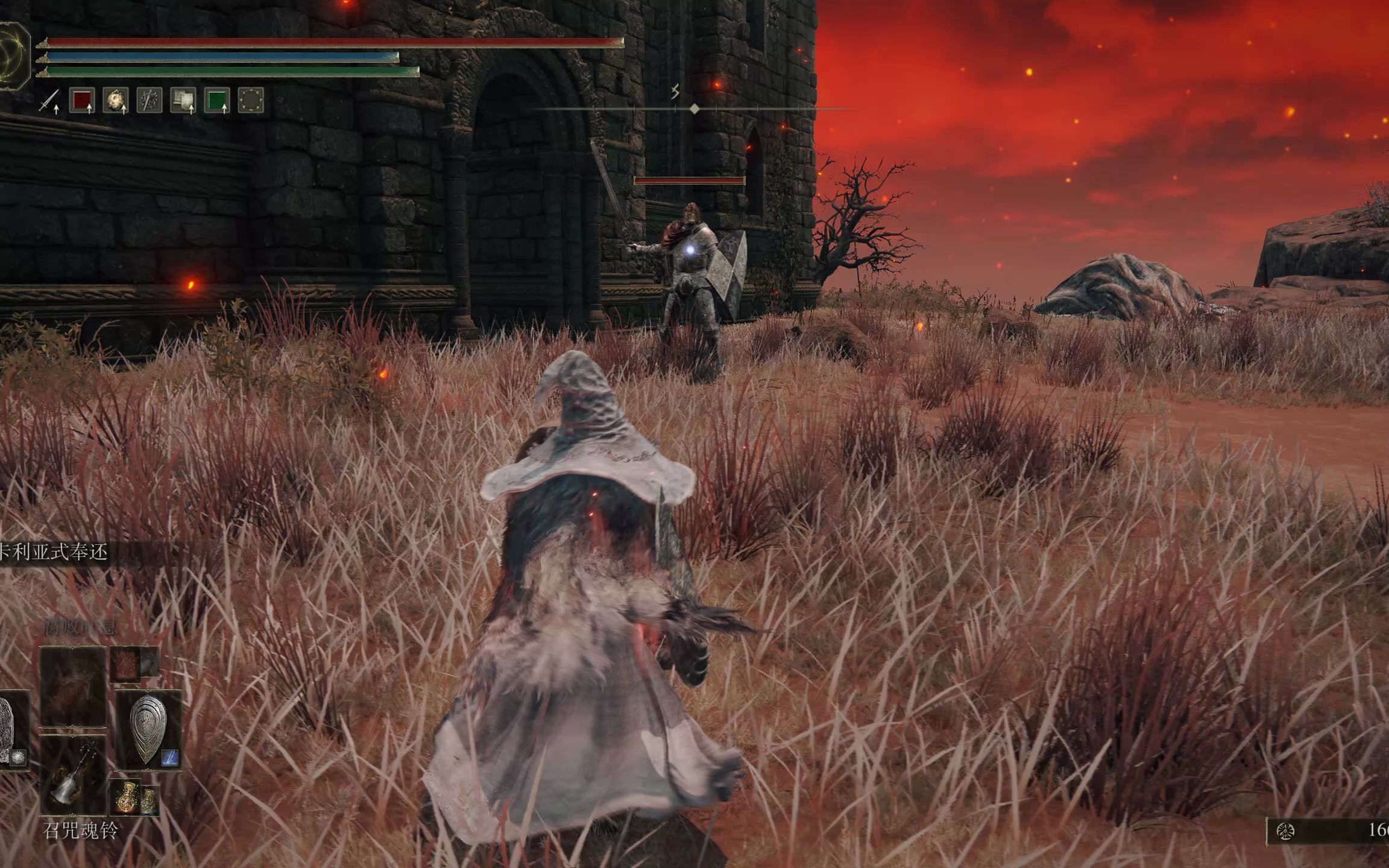Select the crossed weapons status icon
Screen dimensions: 1389x868
149,101
